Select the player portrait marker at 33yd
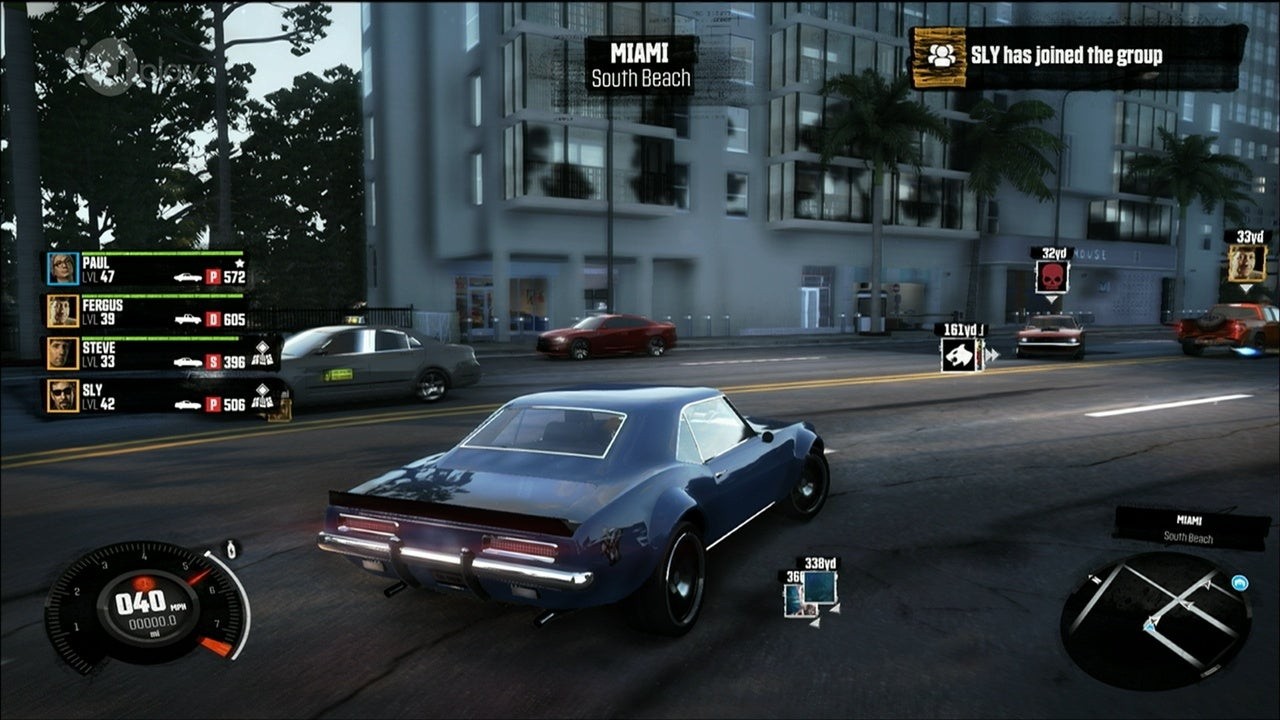The width and height of the screenshot is (1280, 720). 1246,263
